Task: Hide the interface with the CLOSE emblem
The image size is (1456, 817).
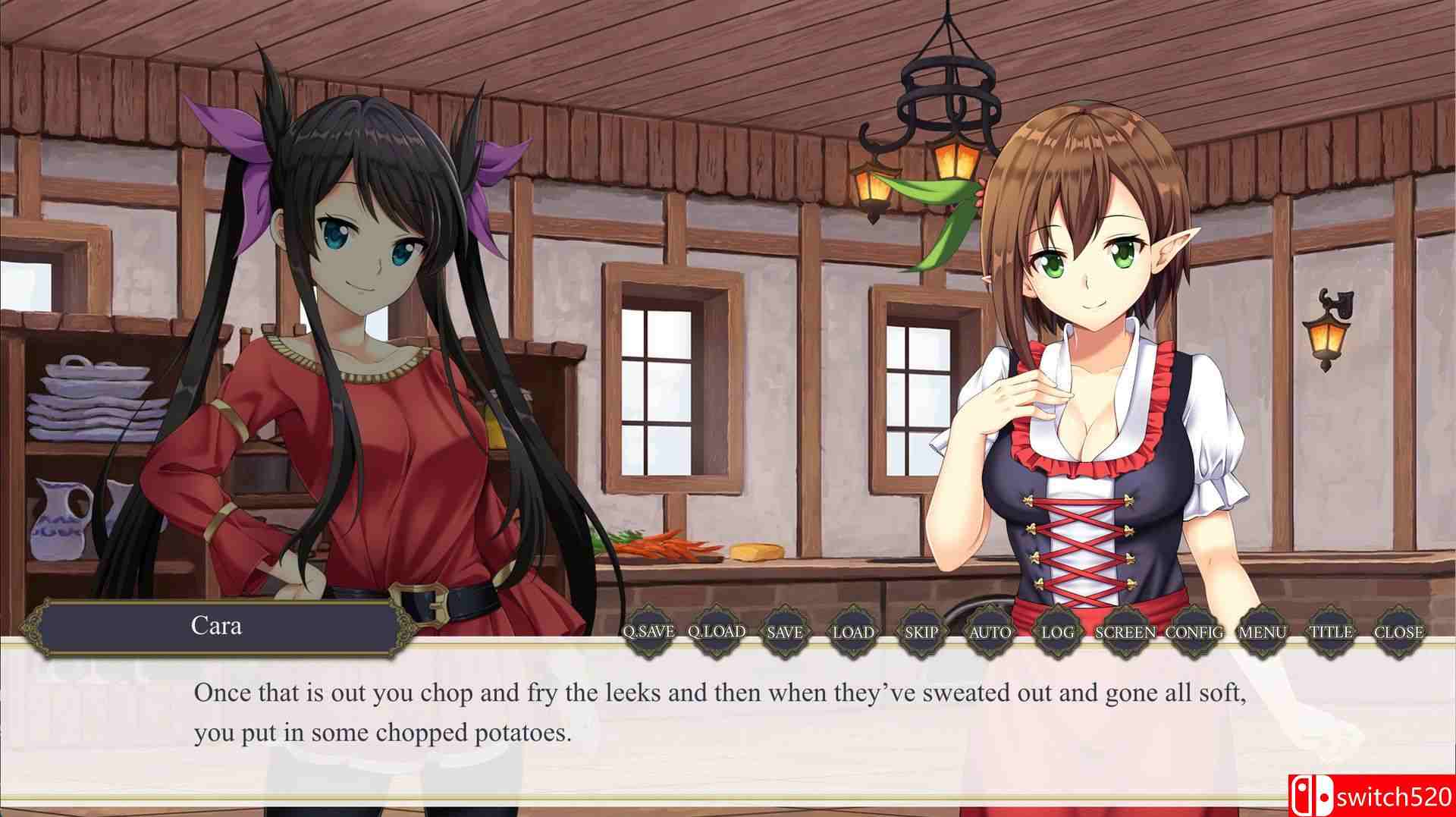Action: 1399,631
